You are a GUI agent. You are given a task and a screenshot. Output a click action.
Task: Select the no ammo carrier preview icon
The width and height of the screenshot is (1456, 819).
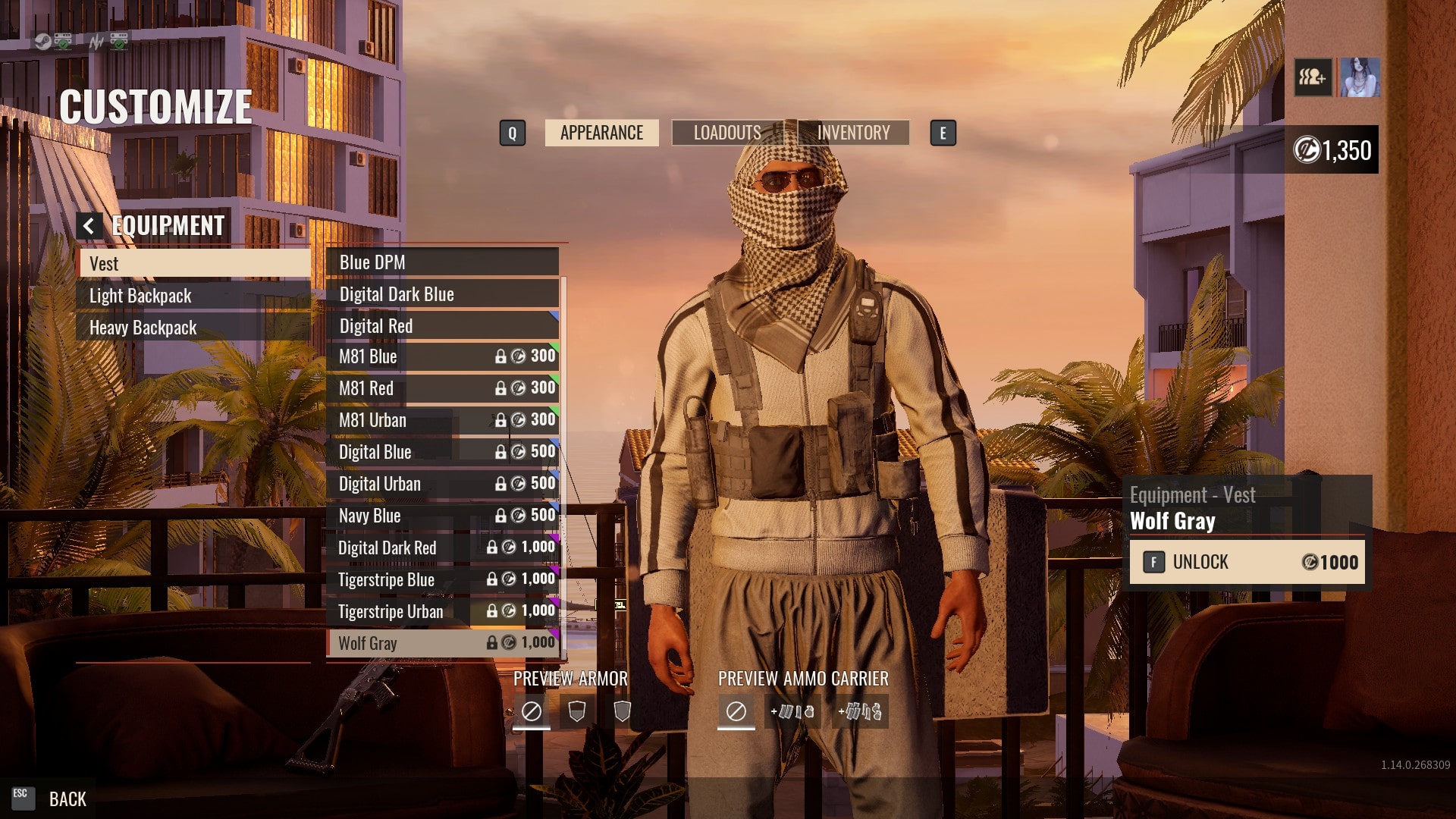click(735, 711)
